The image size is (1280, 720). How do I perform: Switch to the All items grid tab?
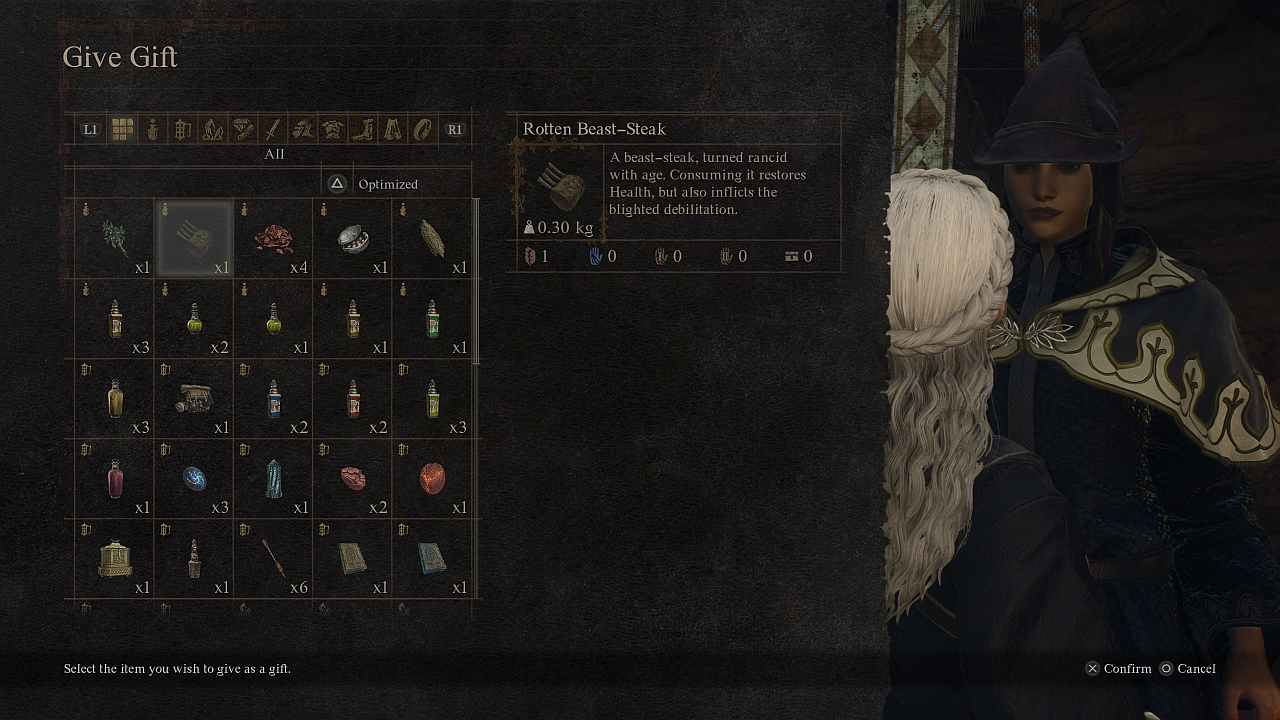121,129
